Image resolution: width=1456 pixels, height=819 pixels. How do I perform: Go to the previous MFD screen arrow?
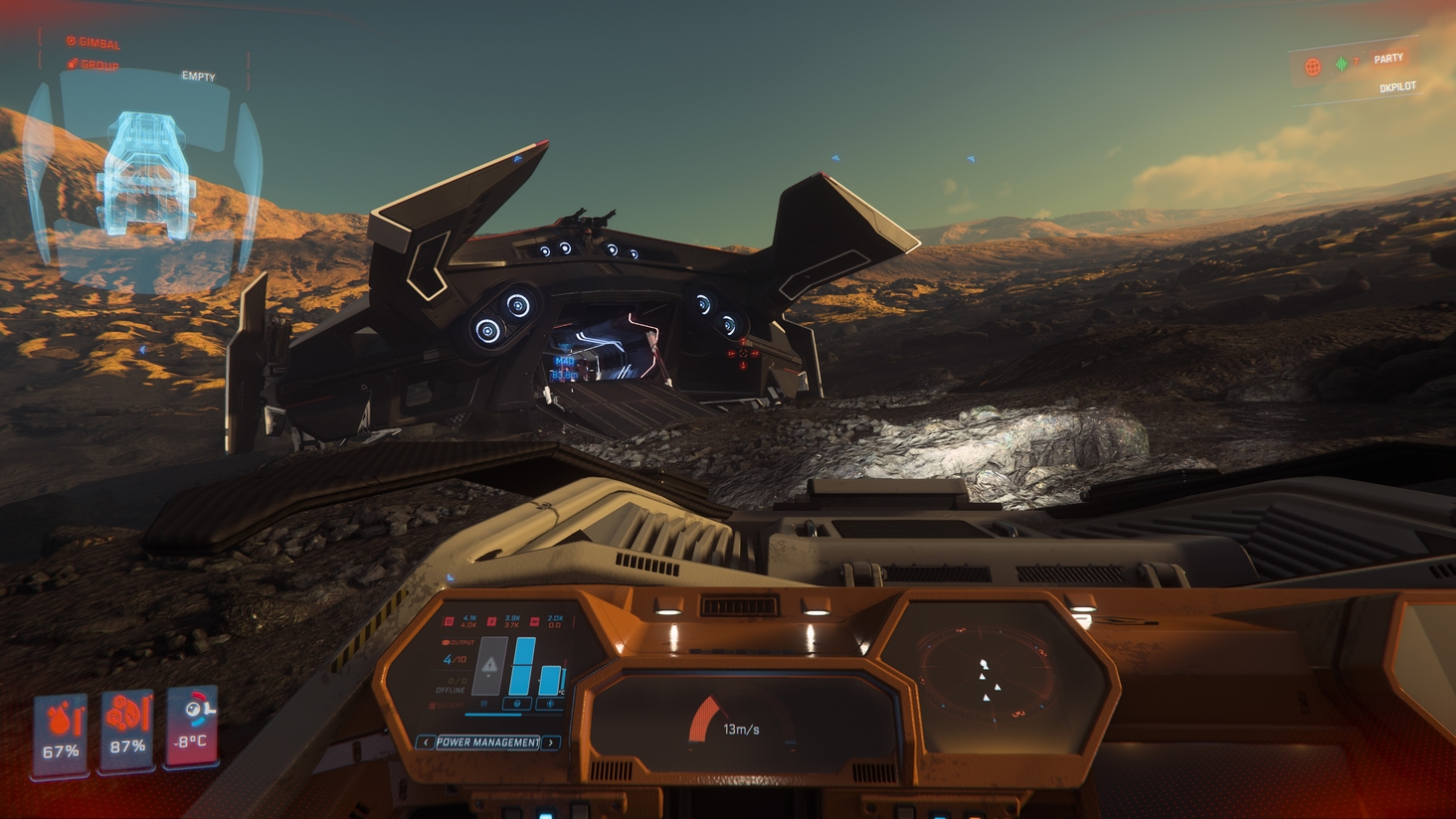[x=425, y=742]
